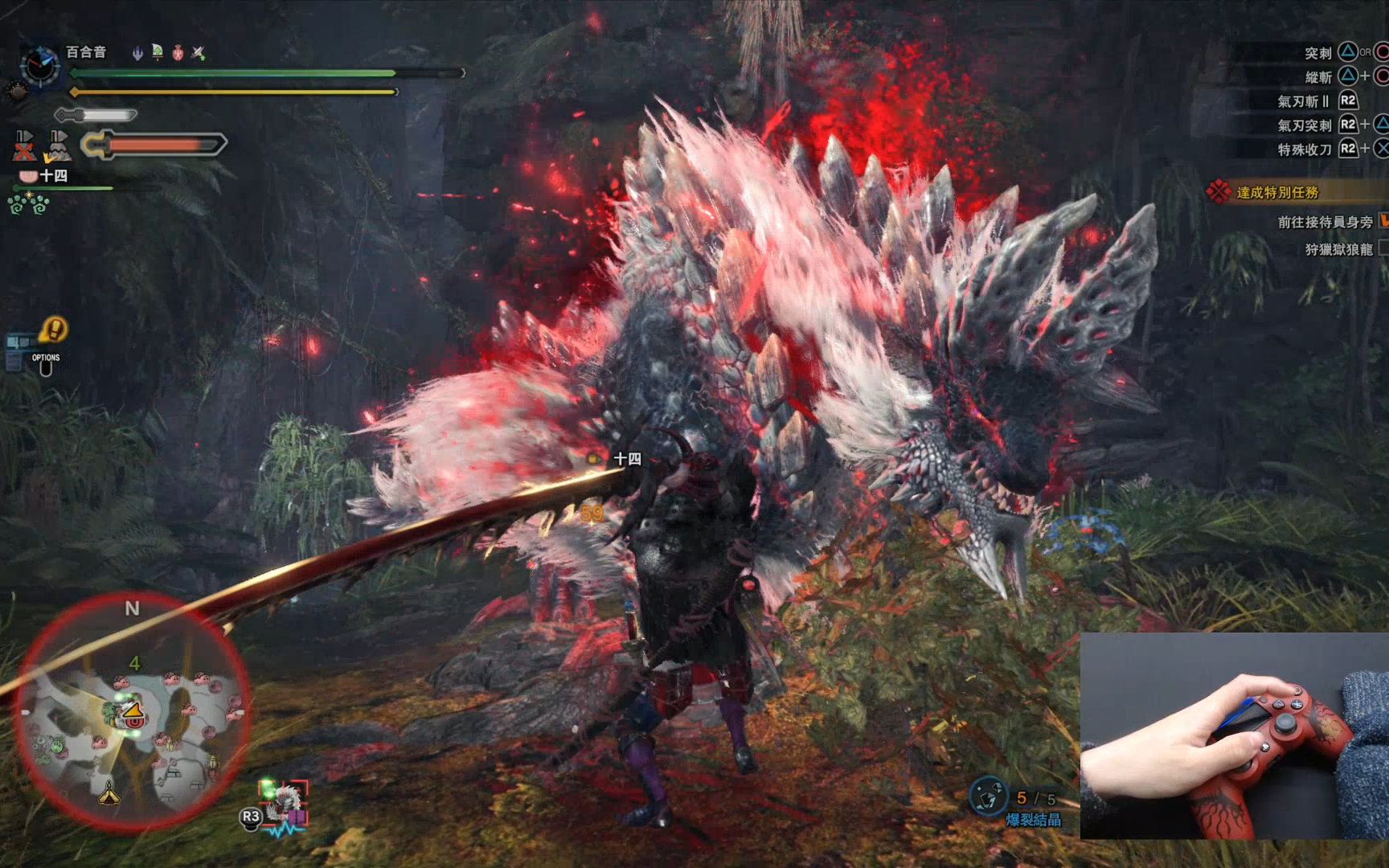Open the 達成特別任務 quest tracker

1276,192
